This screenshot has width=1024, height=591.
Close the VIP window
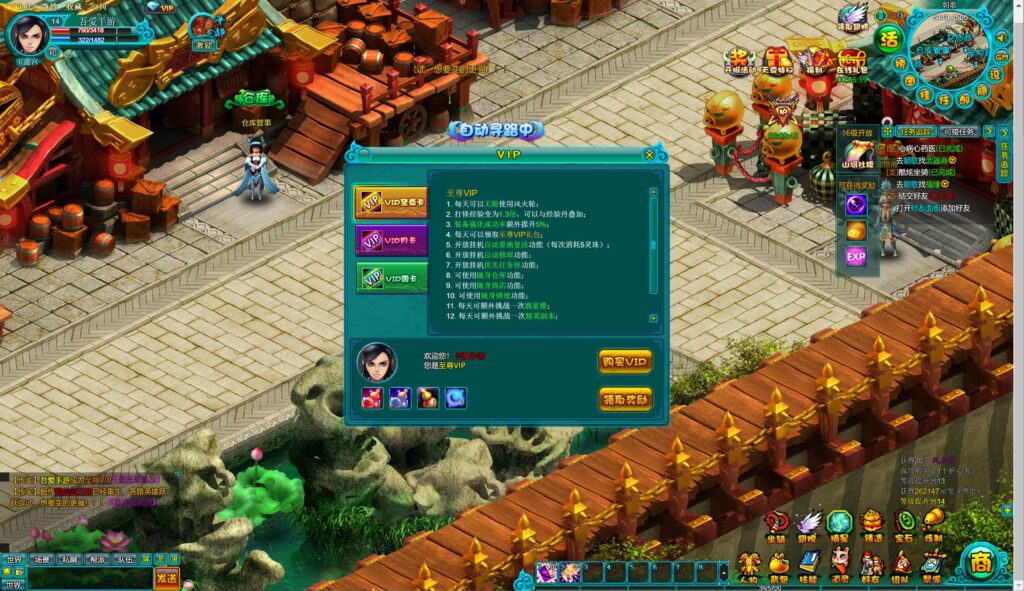pyautogui.click(x=649, y=155)
